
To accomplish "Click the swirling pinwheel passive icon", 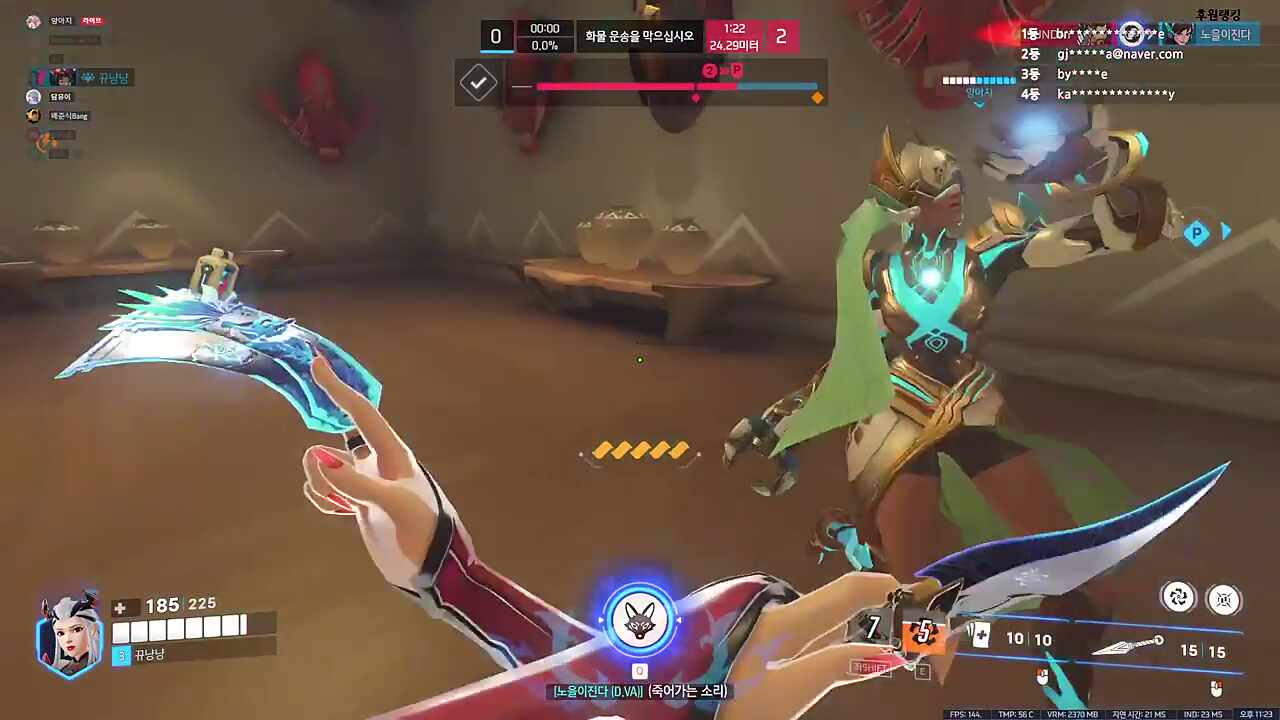I will pos(1179,597).
